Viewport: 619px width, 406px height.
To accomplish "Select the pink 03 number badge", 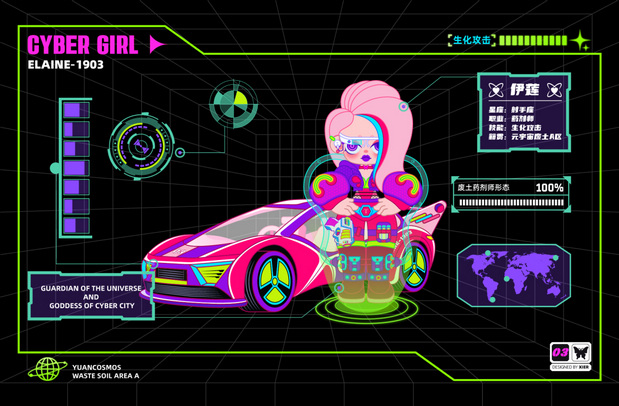I will coord(560,353).
